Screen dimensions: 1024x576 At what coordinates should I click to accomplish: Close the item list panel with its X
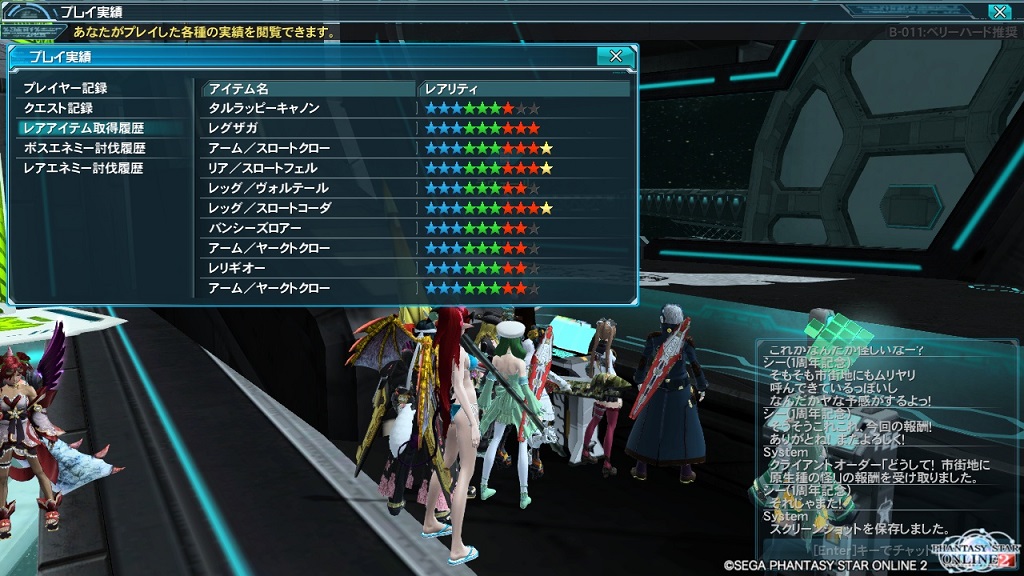[616, 56]
